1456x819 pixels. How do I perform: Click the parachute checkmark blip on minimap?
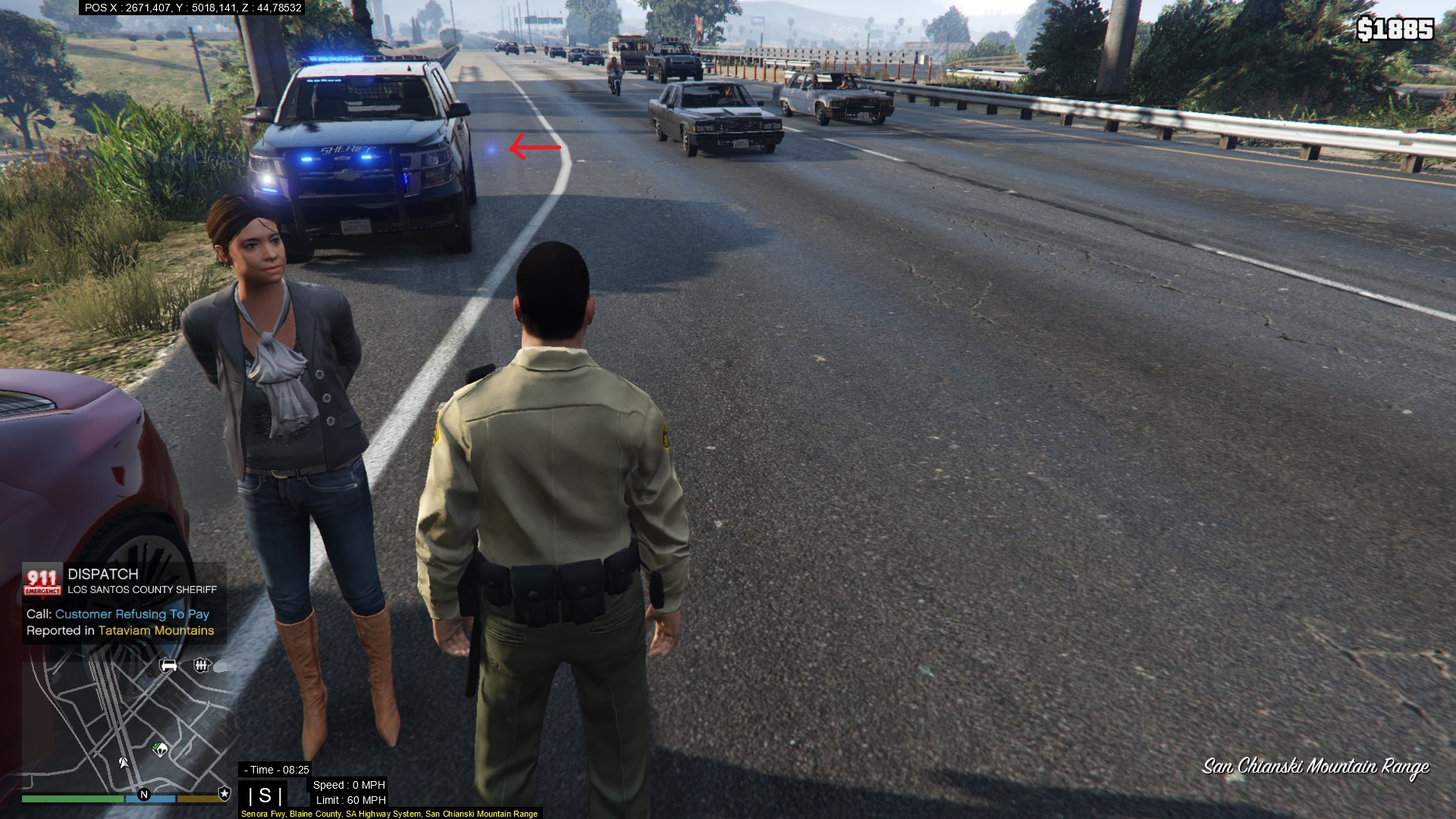click(x=160, y=750)
